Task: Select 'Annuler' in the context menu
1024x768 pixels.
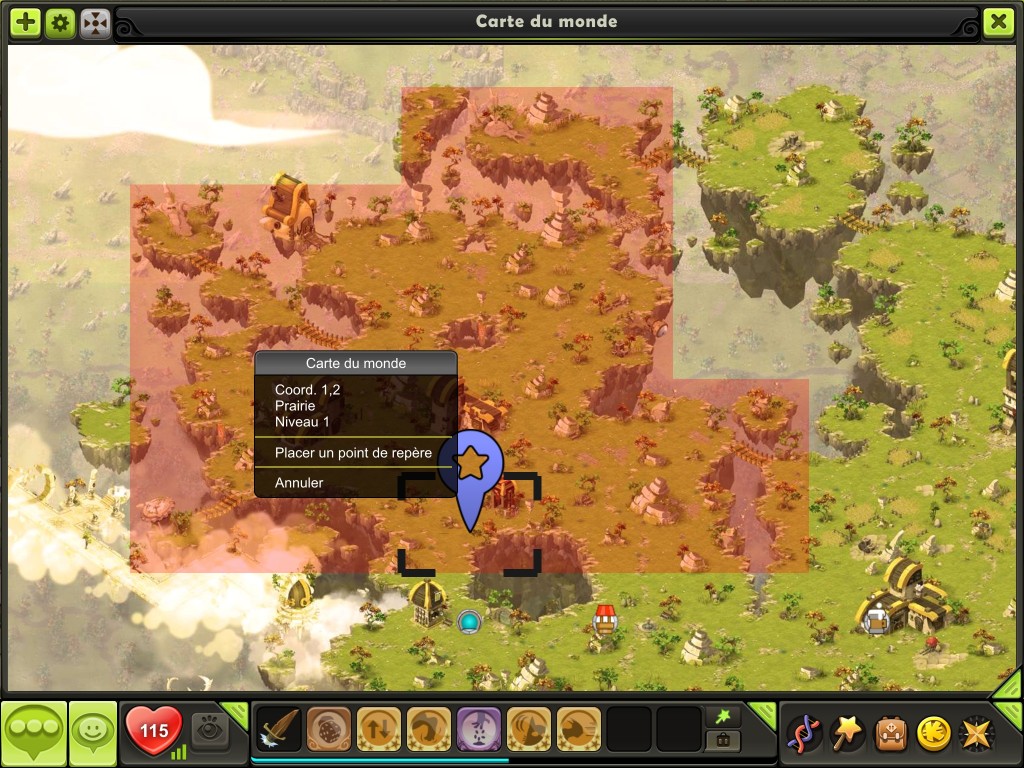Action: [x=299, y=483]
